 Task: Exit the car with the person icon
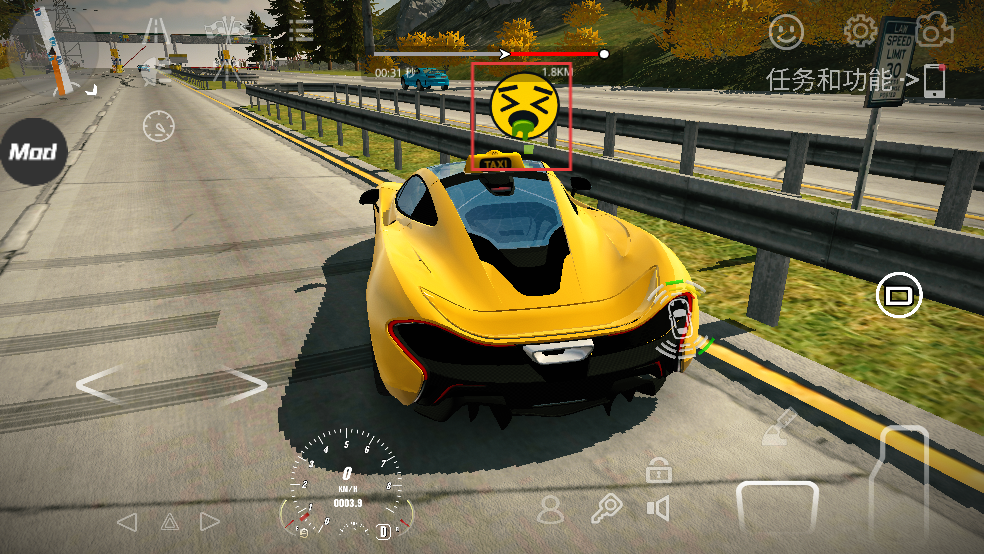point(550,510)
